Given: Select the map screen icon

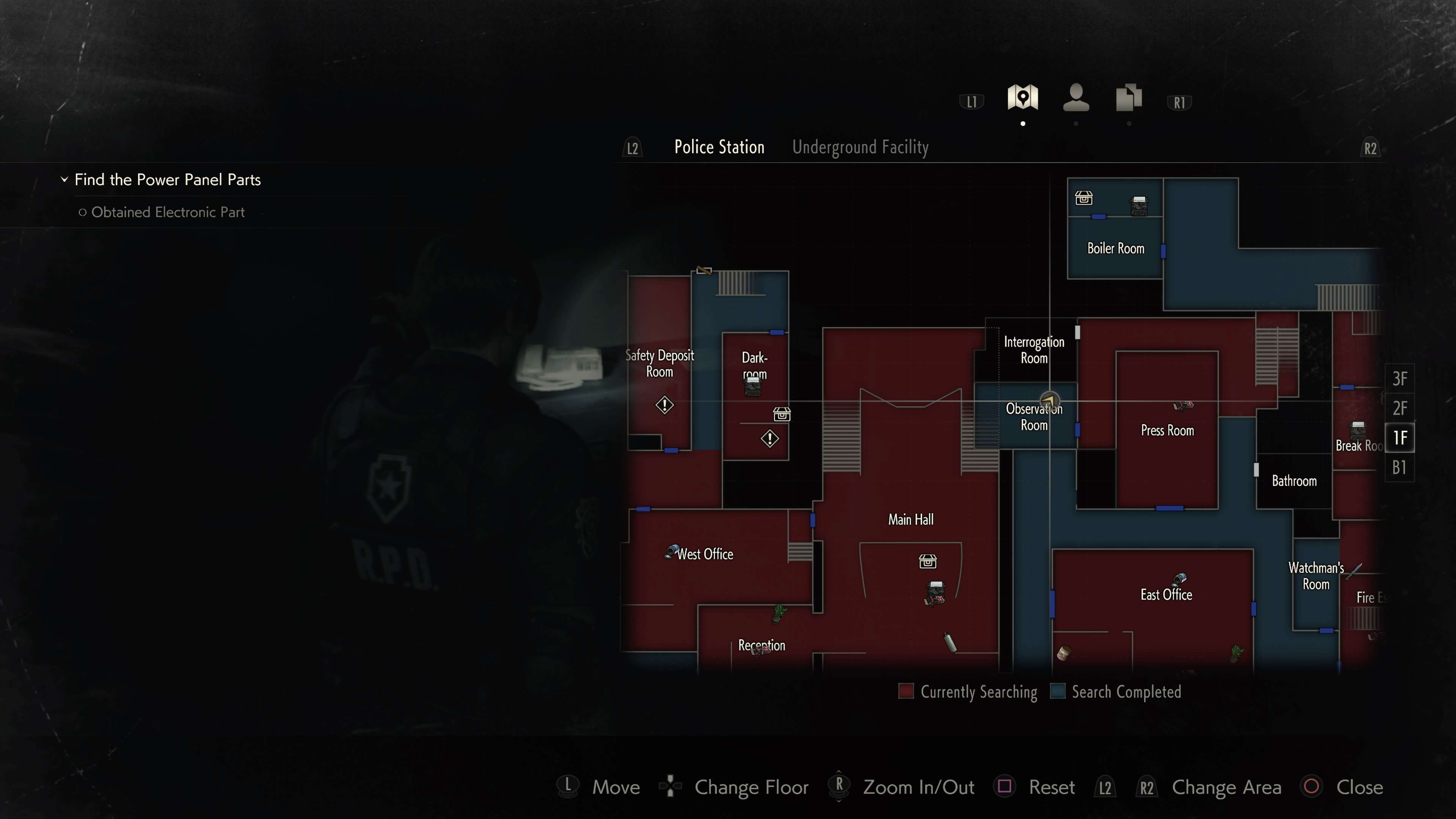Looking at the screenshot, I should (1023, 98).
